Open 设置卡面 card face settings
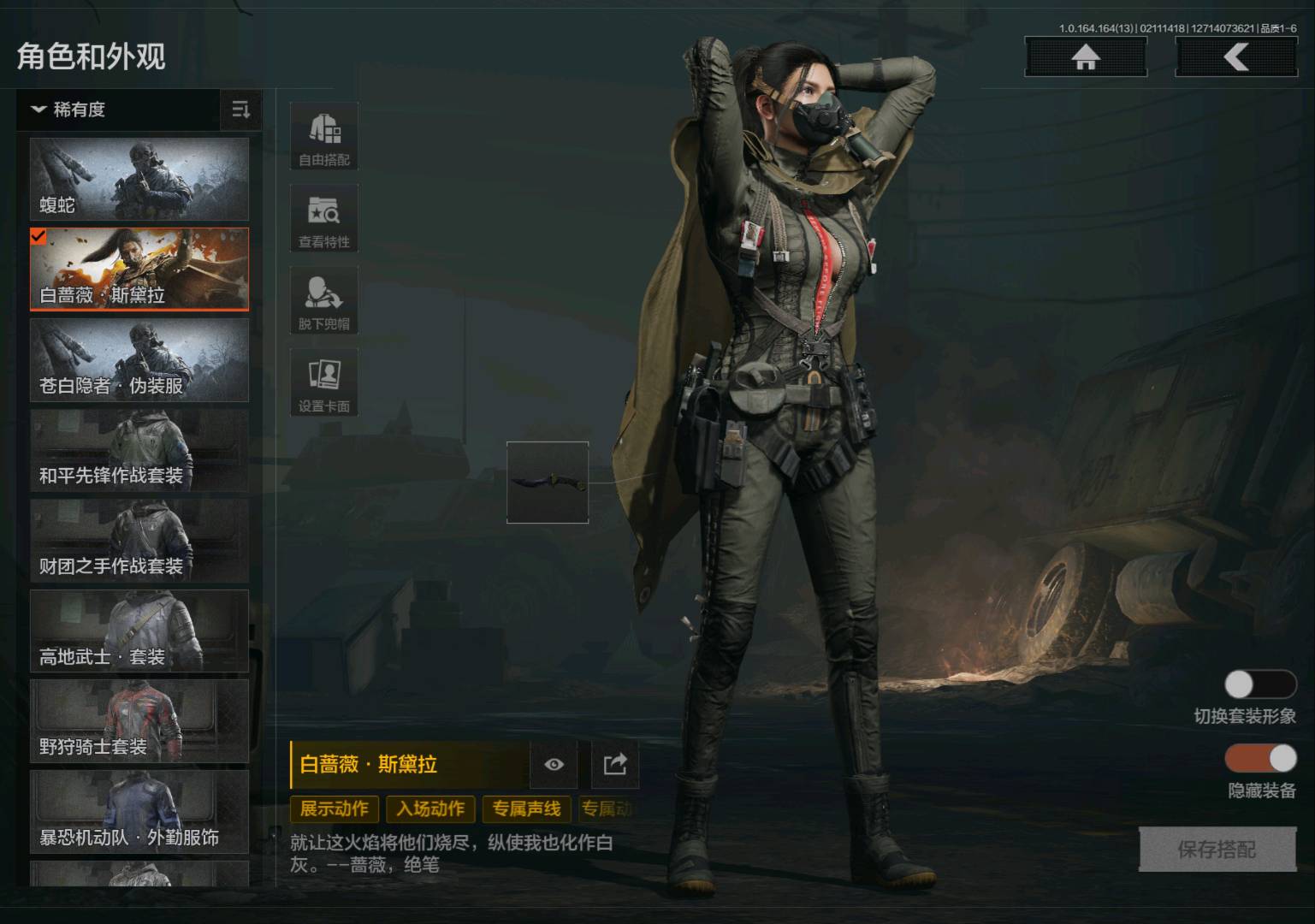 [x=324, y=383]
